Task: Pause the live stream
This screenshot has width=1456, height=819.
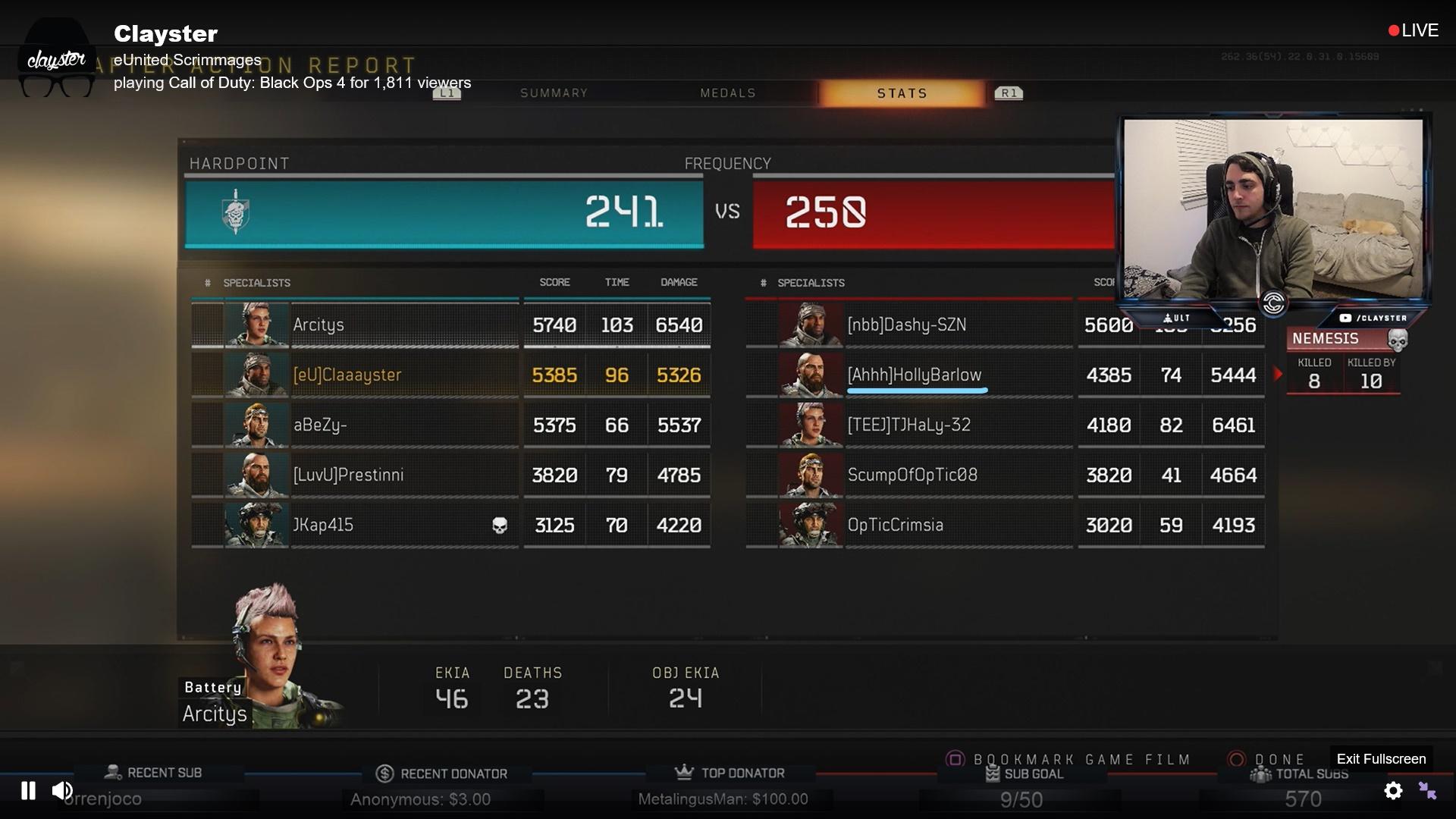Action: coord(27,790)
